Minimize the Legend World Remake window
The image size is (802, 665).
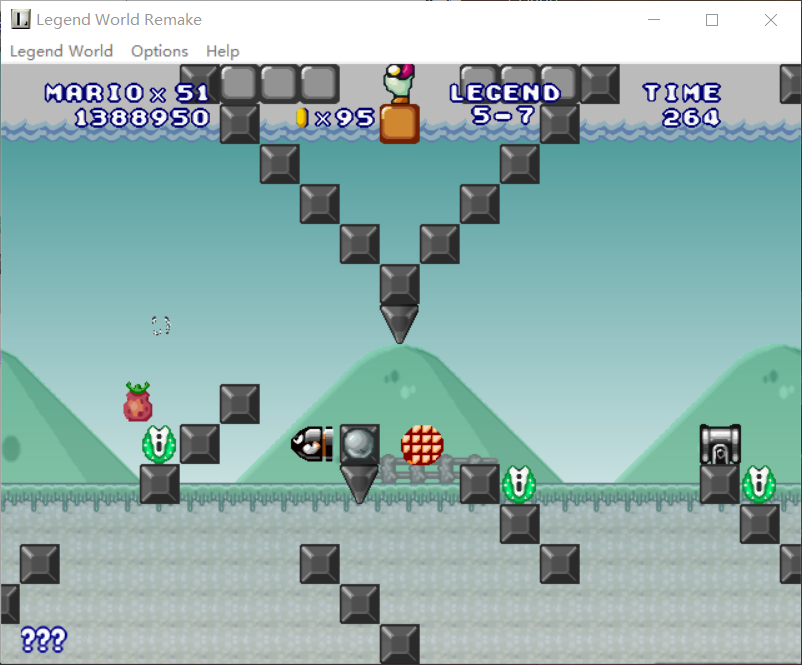(655, 20)
